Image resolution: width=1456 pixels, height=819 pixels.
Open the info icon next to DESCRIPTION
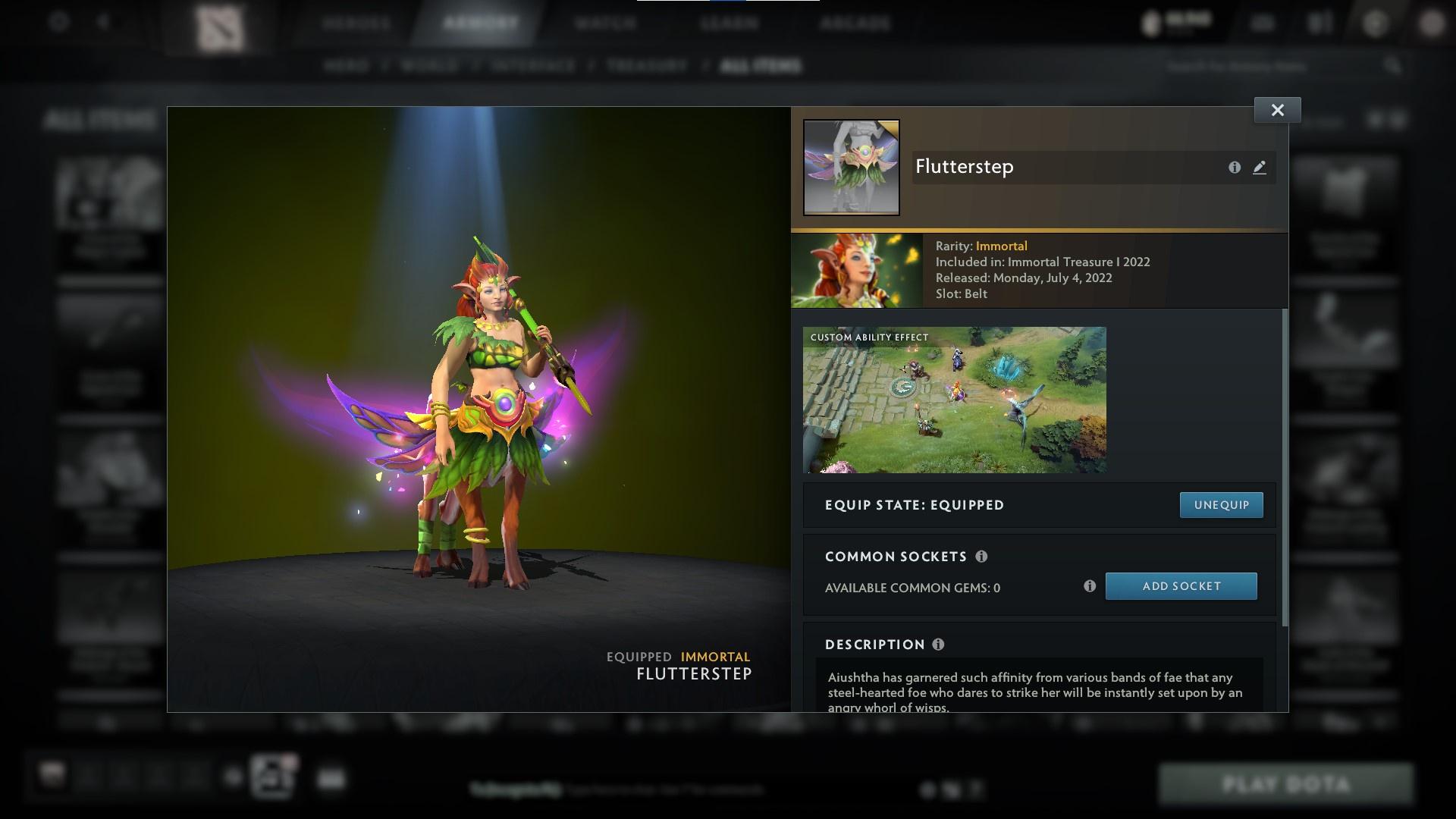939,645
